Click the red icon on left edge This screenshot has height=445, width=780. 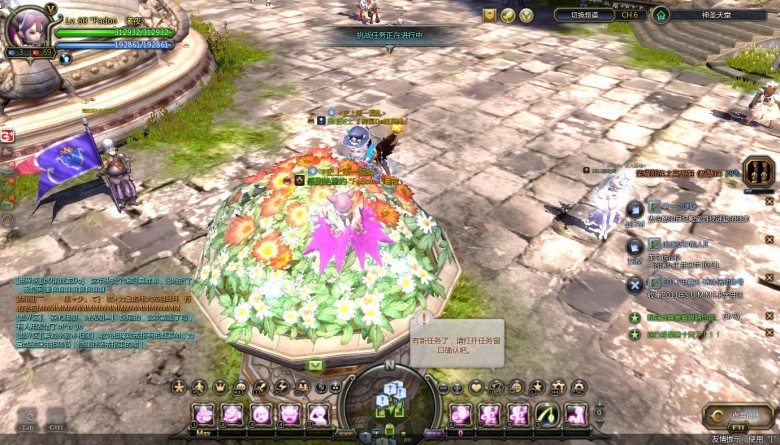pos(7,135)
